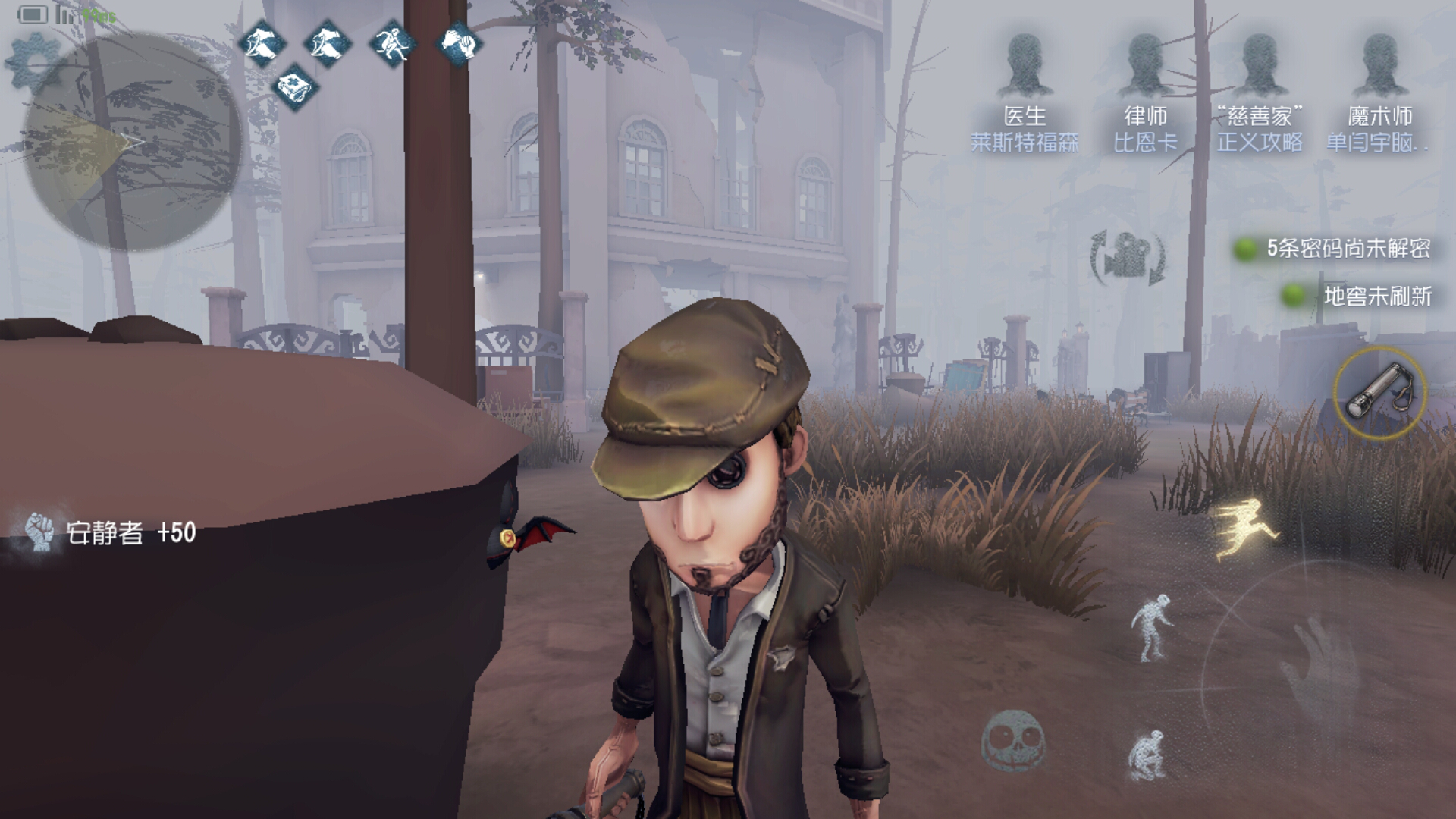Image resolution: width=1456 pixels, height=819 pixels.
Task: Rotate the view with the camera icon
Action: tap(1128, 258)
